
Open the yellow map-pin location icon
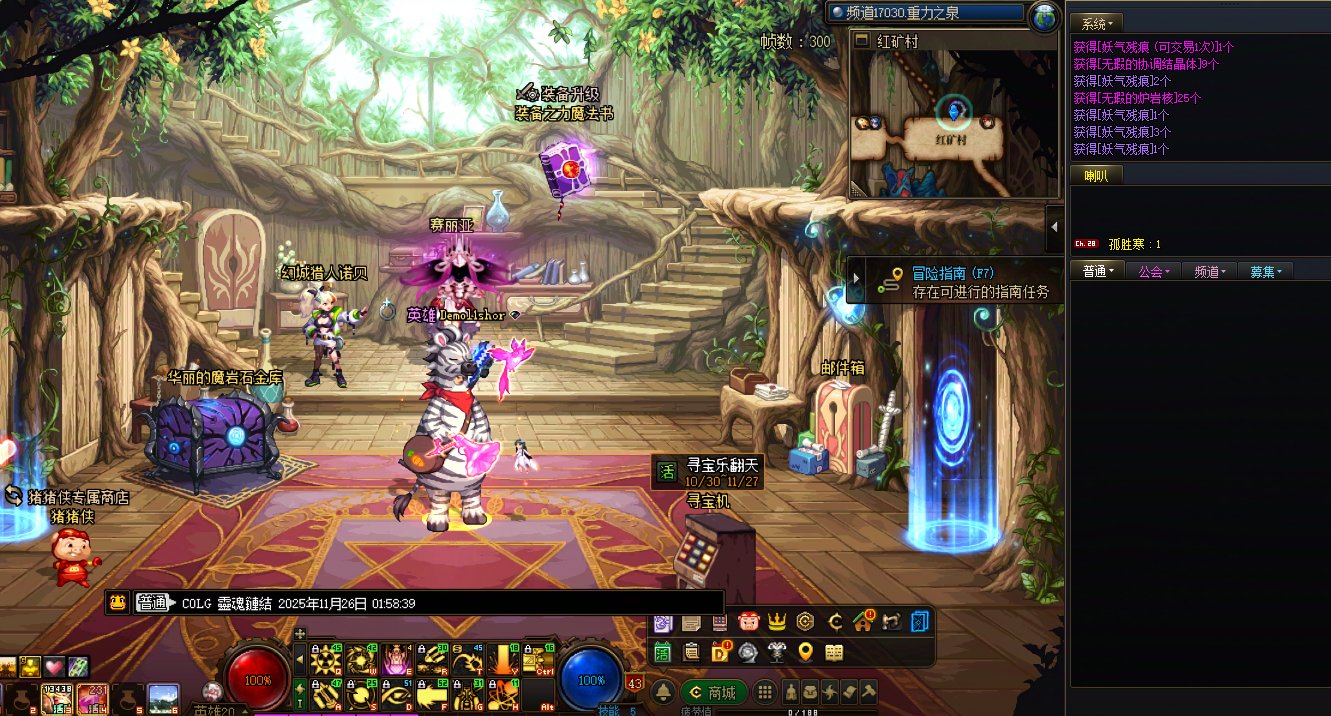pos(805,652)
